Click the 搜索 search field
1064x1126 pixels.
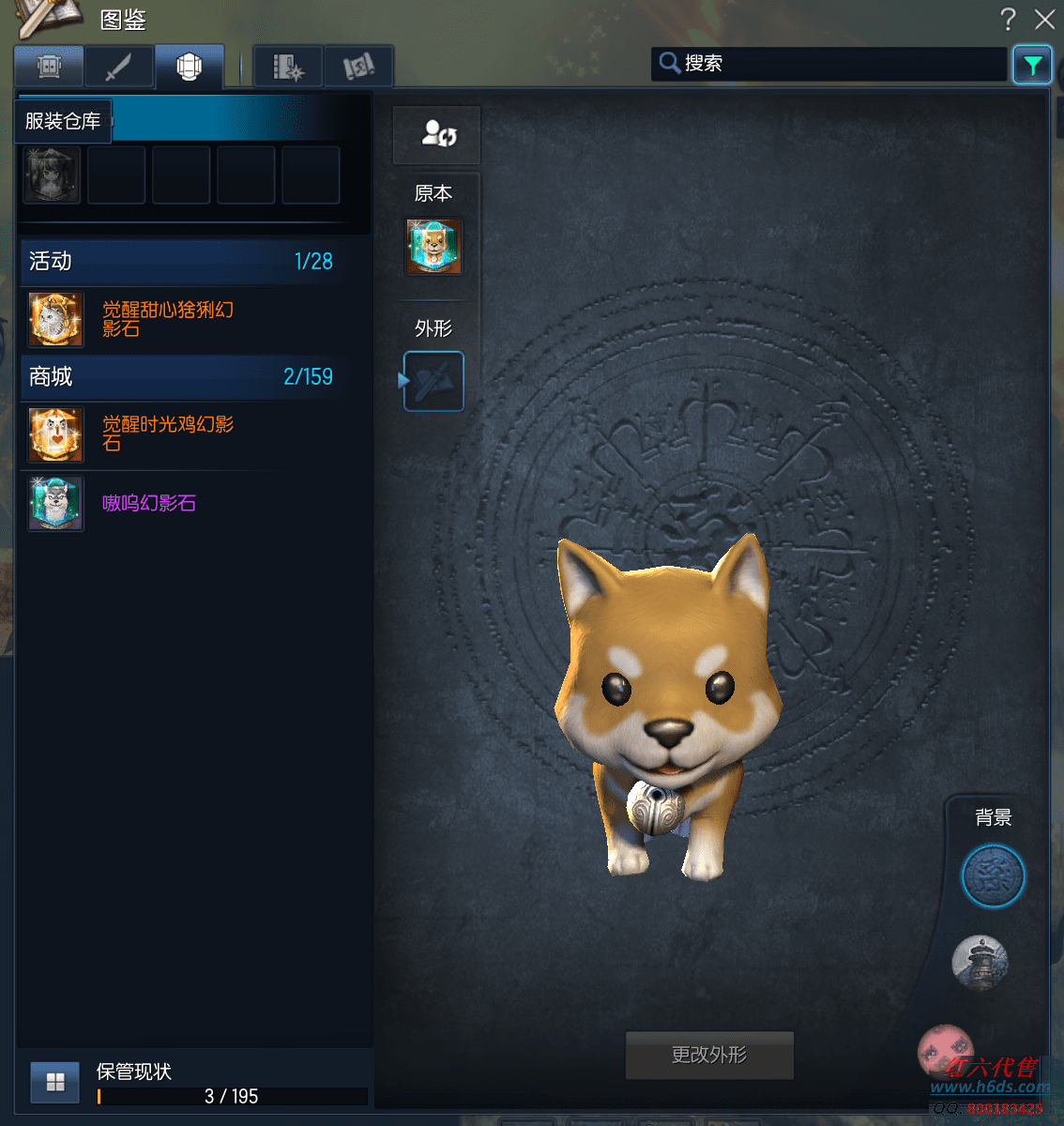(835, 64)
